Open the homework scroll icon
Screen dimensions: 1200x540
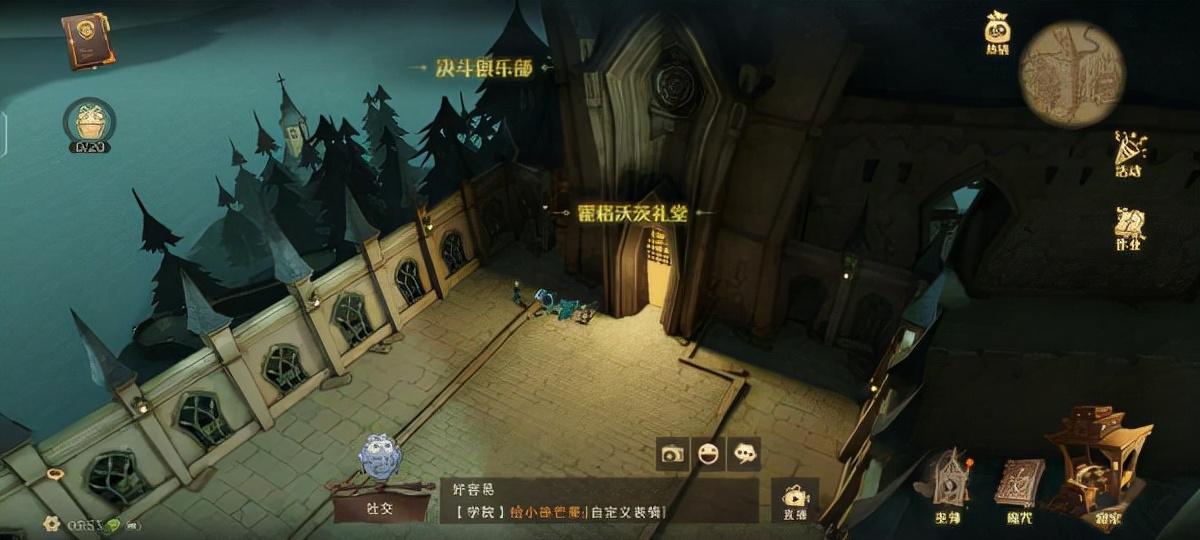point(1130,228)
